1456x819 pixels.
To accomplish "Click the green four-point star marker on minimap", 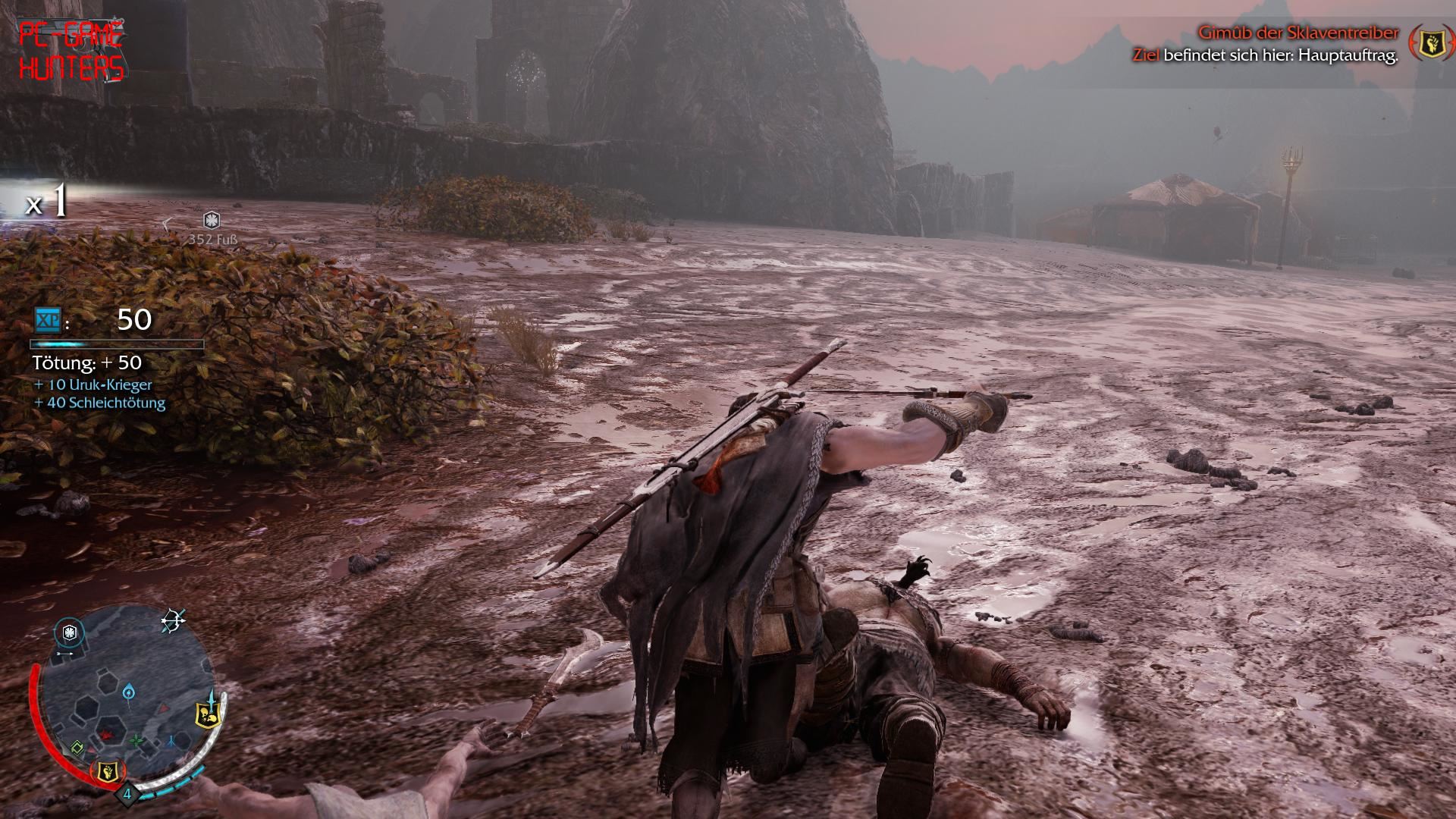I will pos(136,740).
